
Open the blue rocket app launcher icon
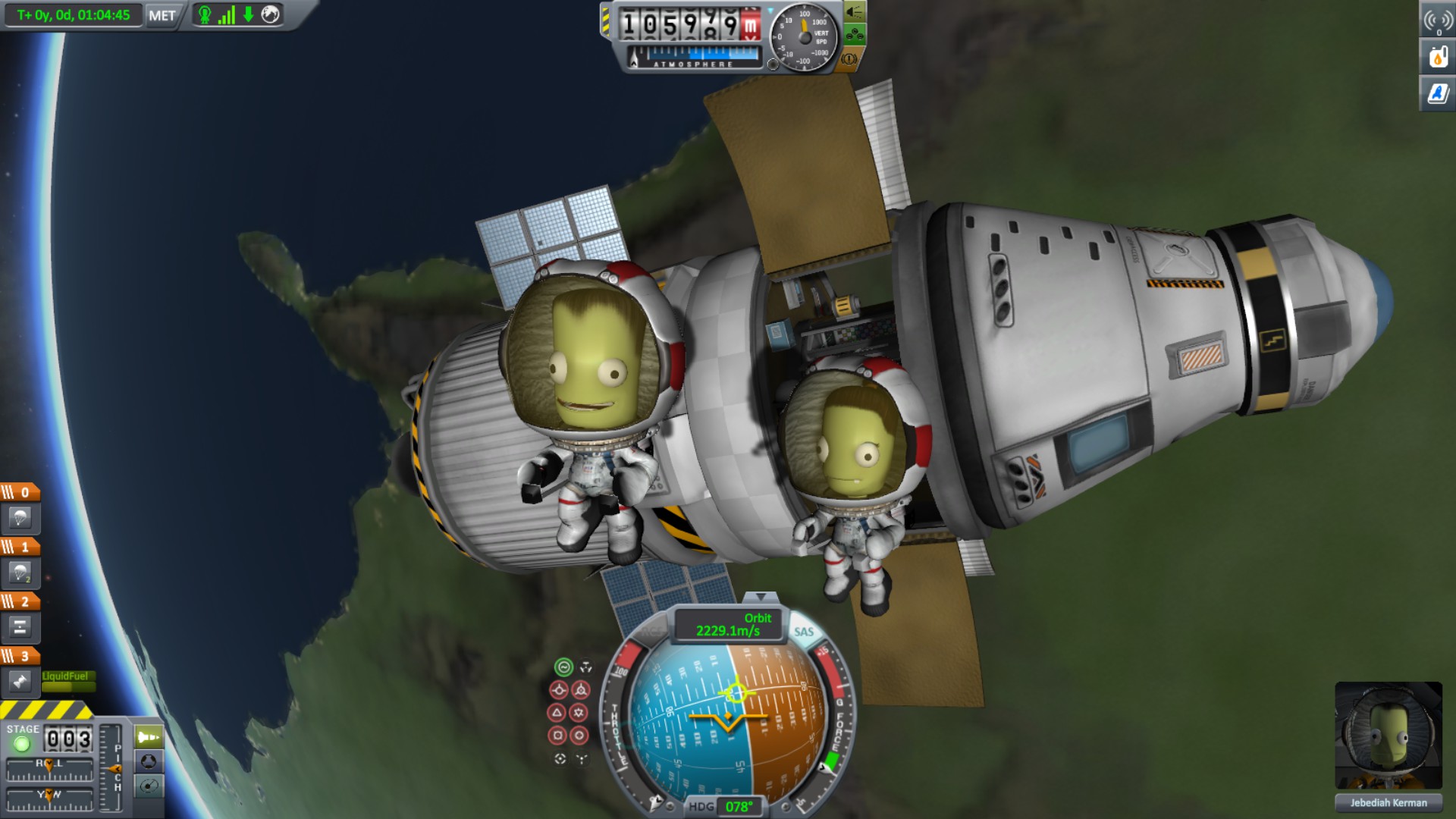tap(1438, 93)
